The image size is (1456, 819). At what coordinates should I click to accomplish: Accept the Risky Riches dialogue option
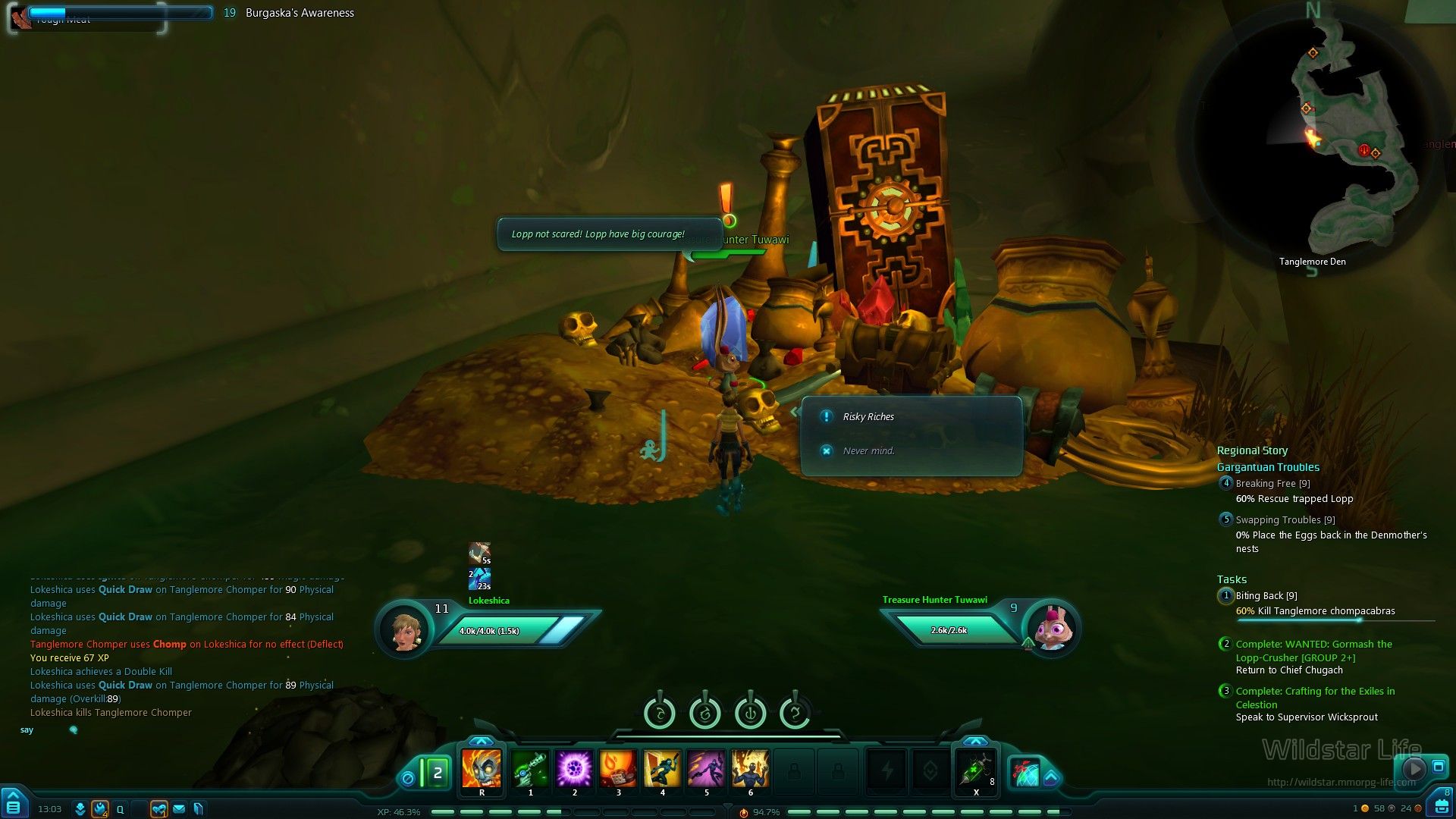click(868, 417)
